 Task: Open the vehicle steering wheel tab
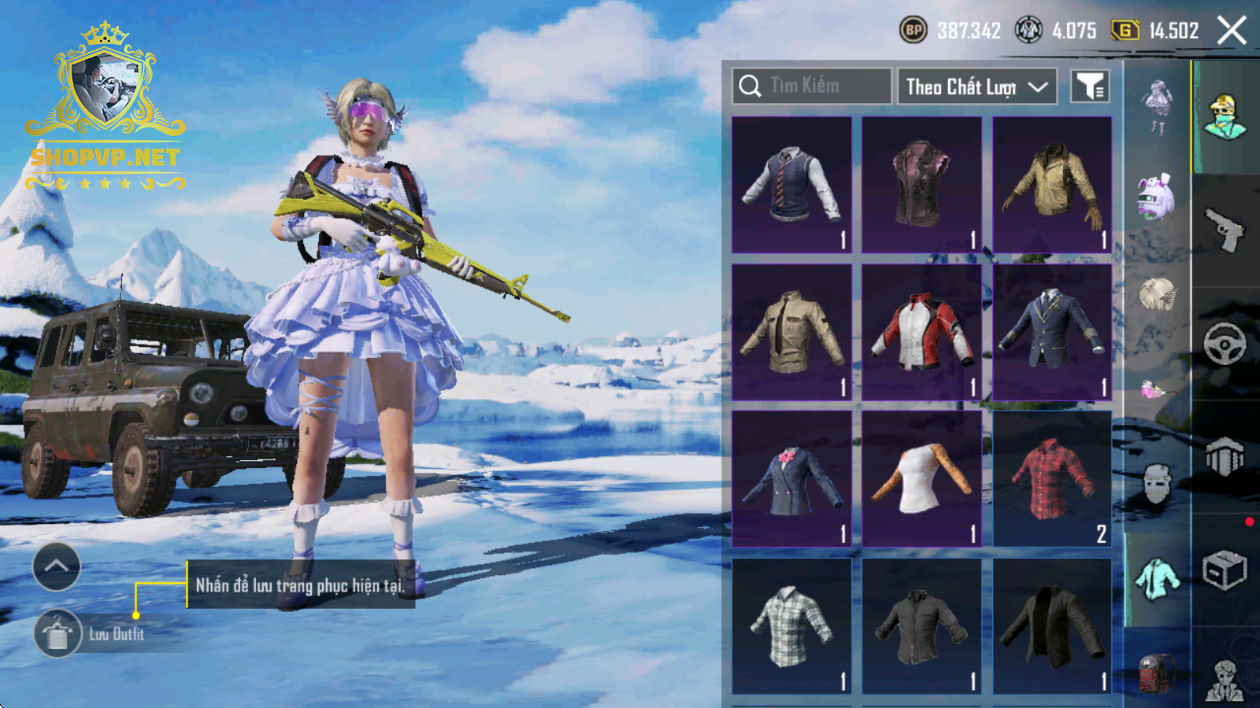1225,346
